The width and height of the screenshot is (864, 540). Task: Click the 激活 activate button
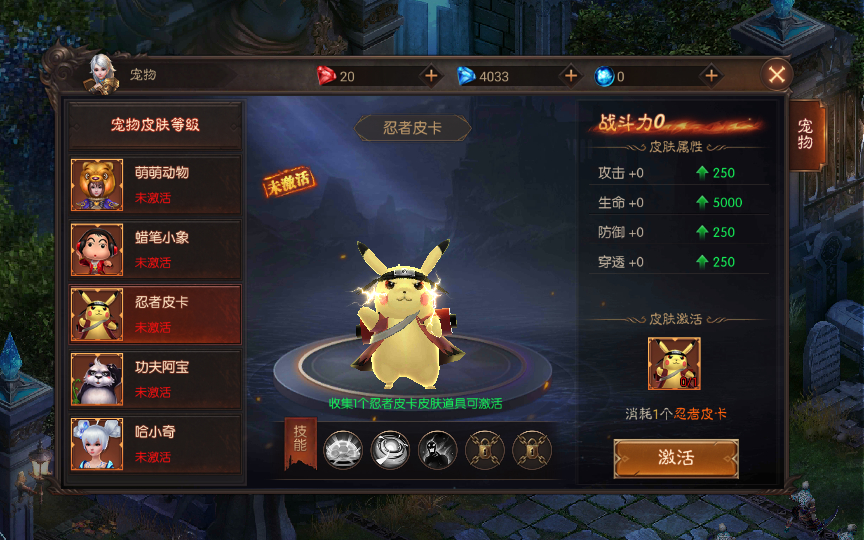coord(676,458)
